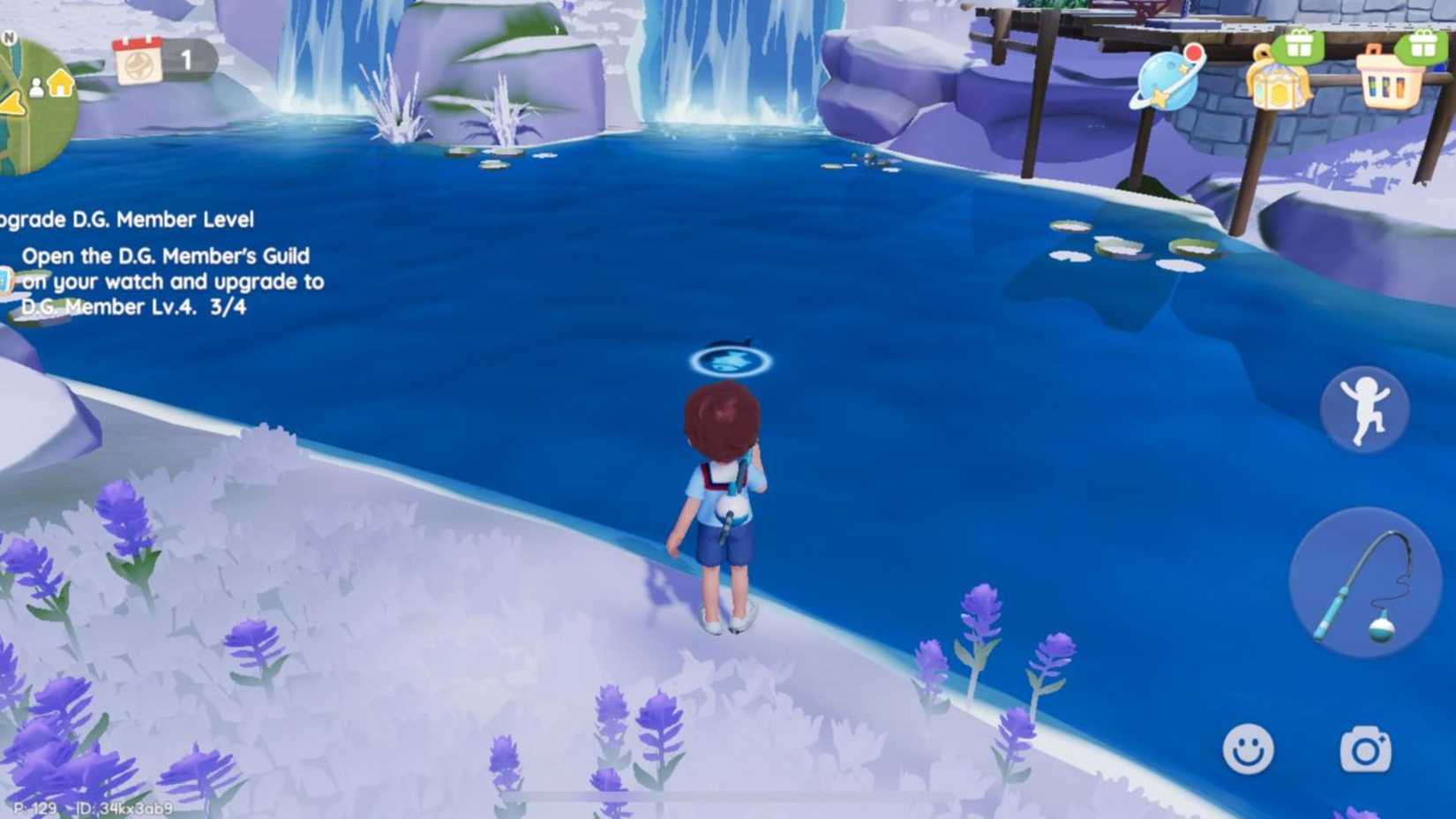Toggle the player marker on the minimap
Viewport: 1456px width, 819px height.
pos(37,88)
